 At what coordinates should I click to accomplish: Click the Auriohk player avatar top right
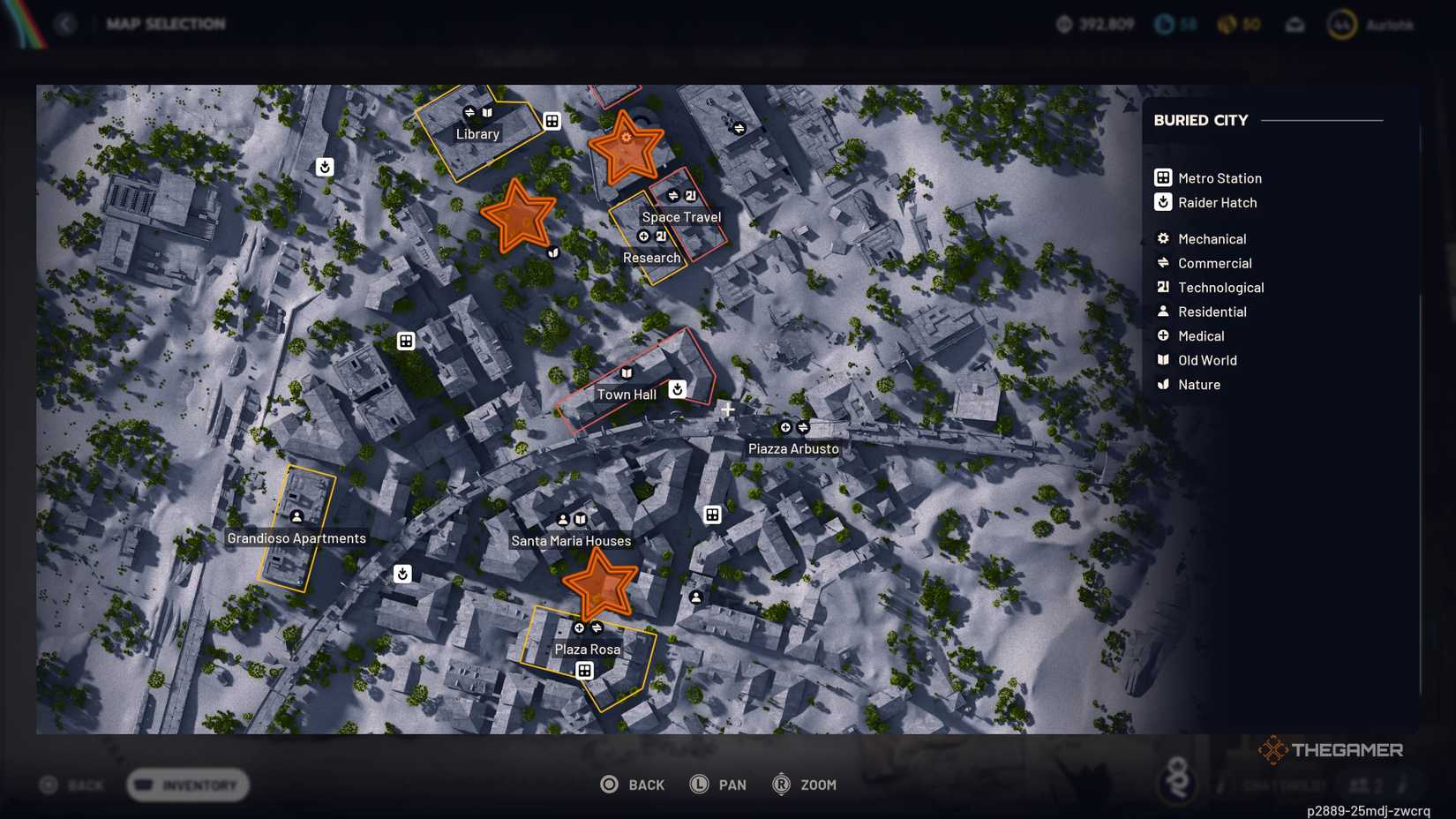1341,24
